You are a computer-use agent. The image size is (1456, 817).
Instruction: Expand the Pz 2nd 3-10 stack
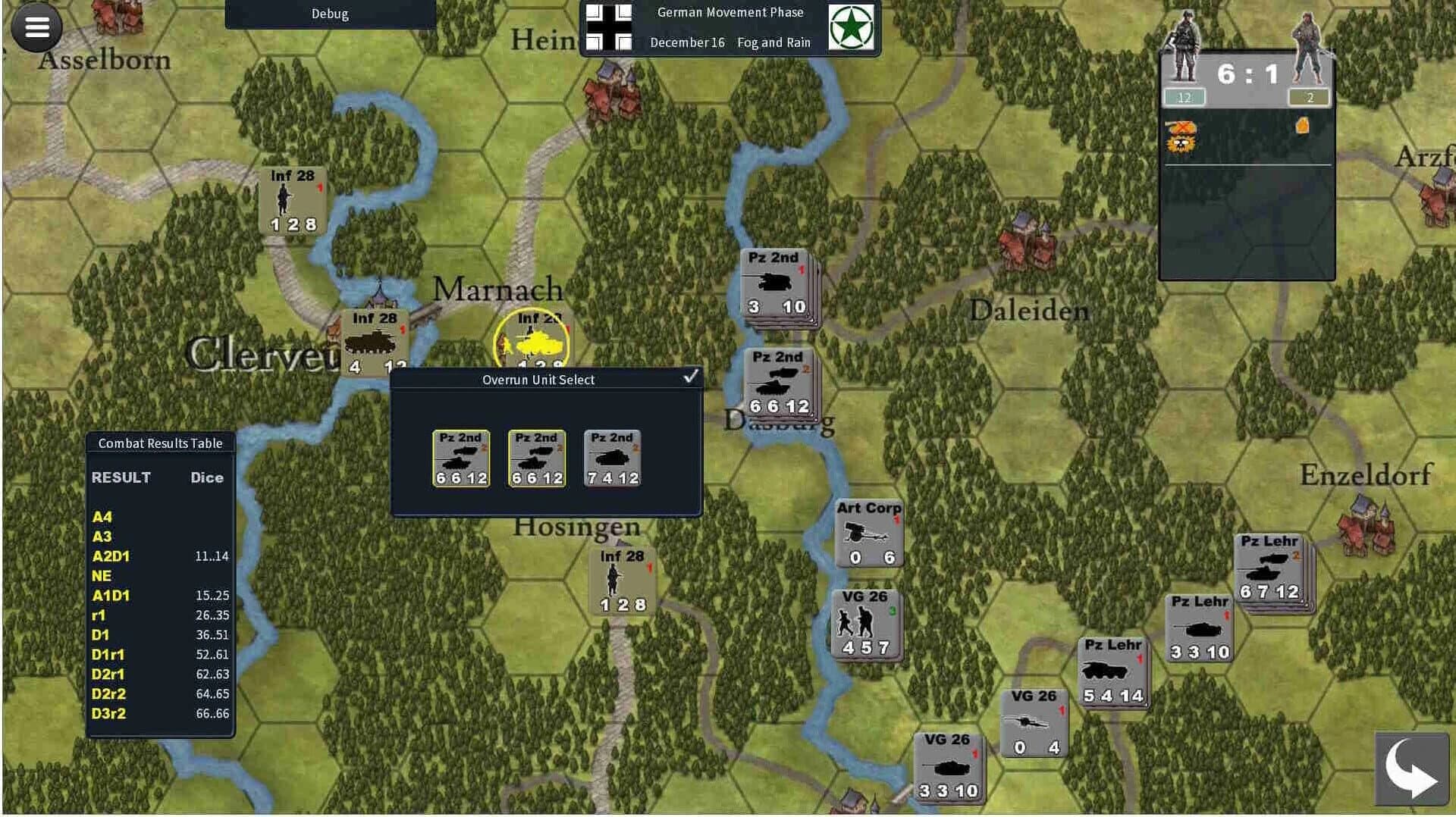[x=775, y=286]
